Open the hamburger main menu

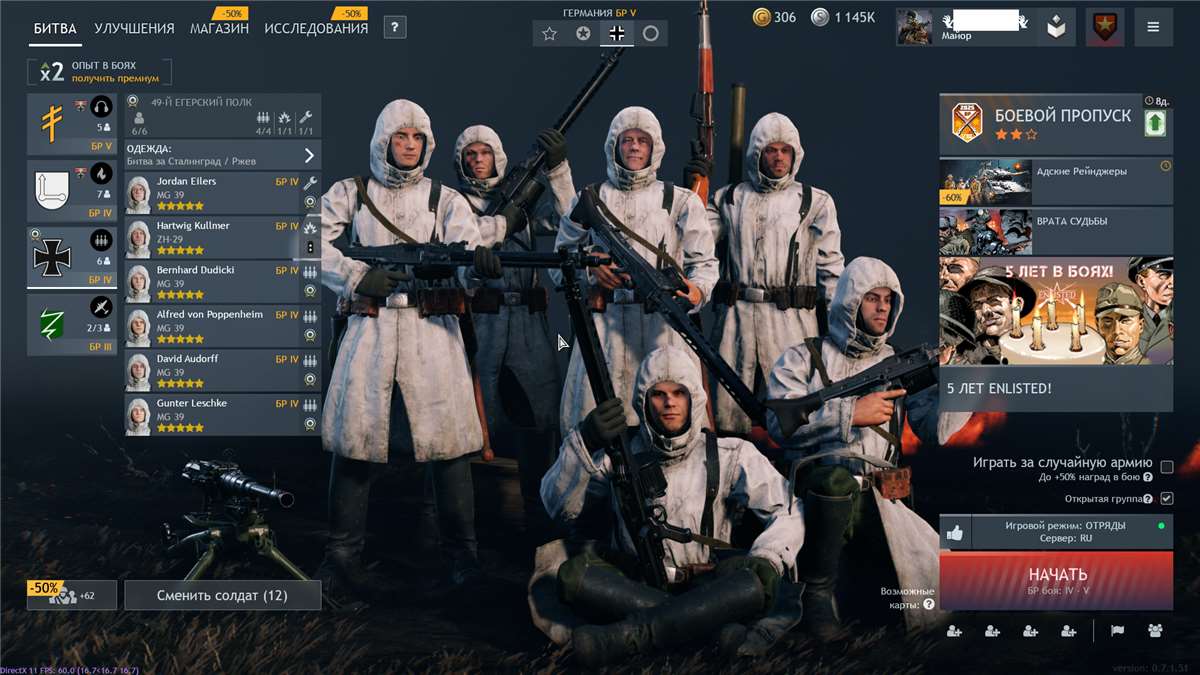(x=1153, y=28)
